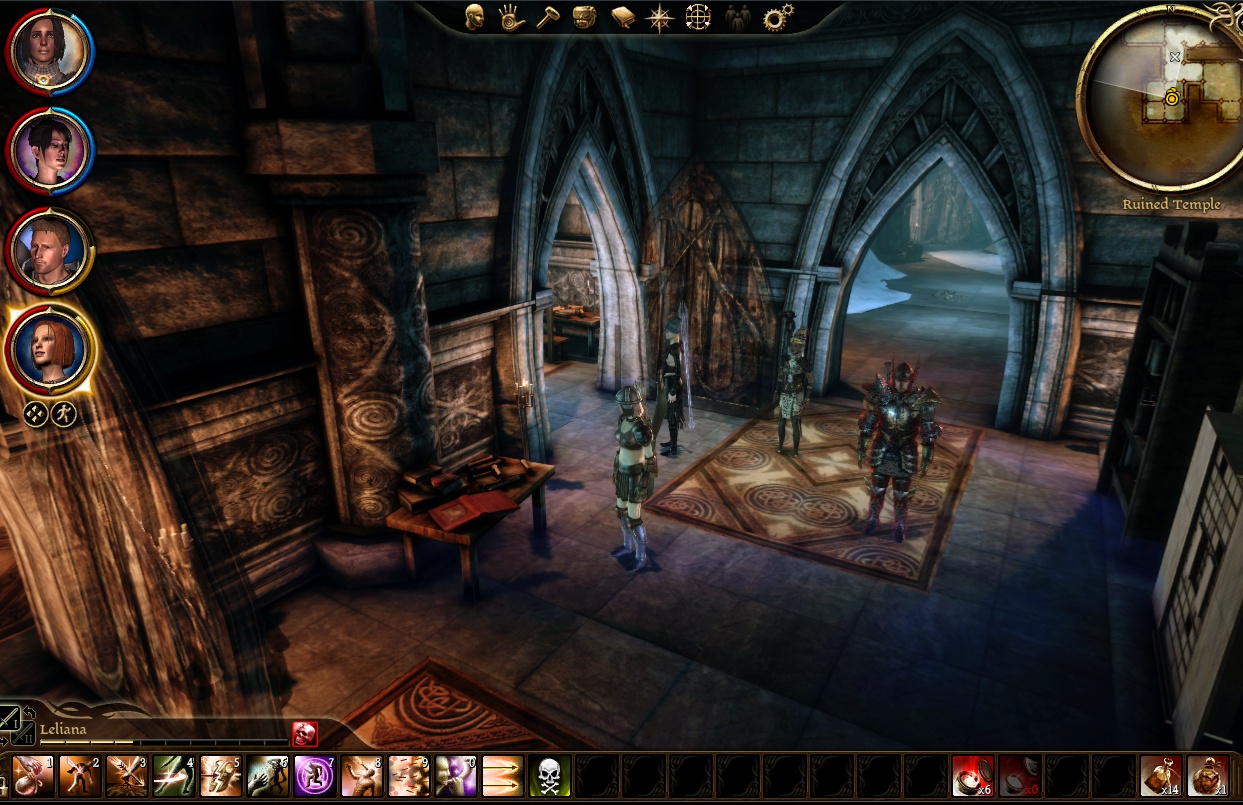
Task: Open the hand-shaped talents menu icon
Action: (511, 16)
